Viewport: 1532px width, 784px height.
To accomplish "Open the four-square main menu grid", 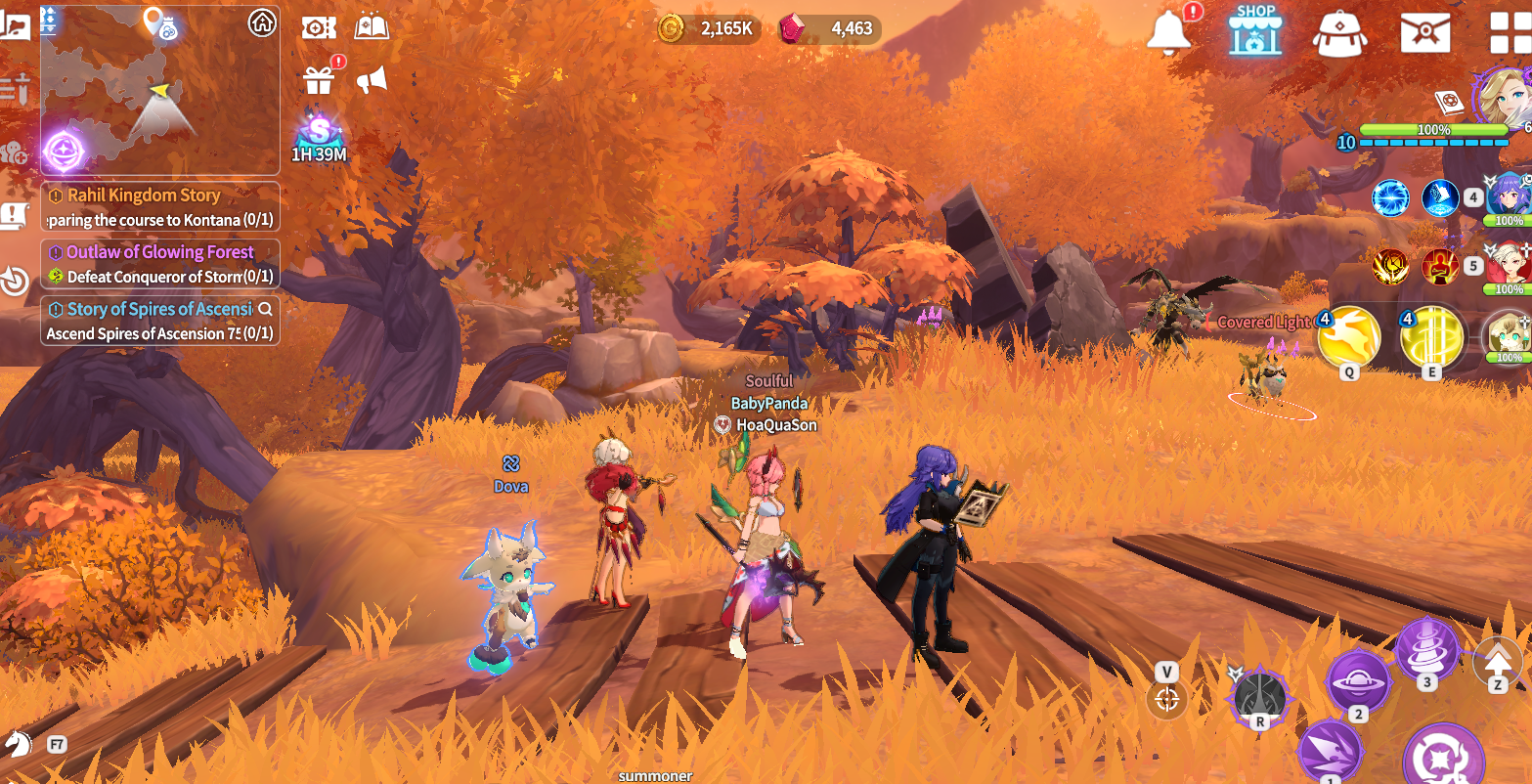I will (x=1509, y=32).
